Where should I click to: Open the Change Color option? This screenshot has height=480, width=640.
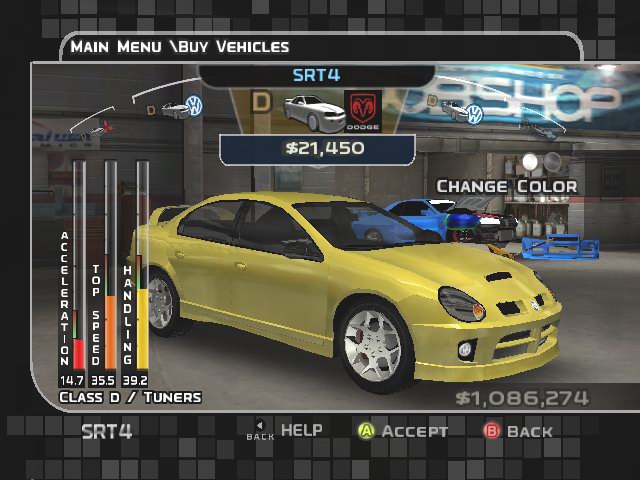coord(506,186)
